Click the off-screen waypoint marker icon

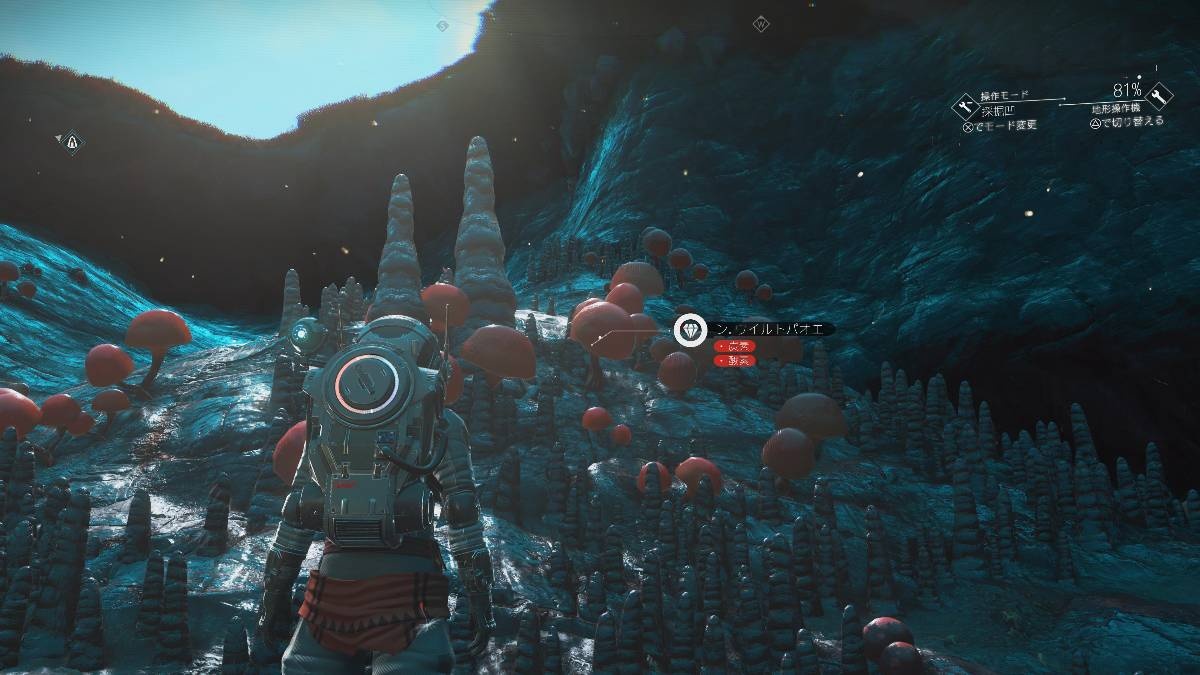[x=71, y=143]
